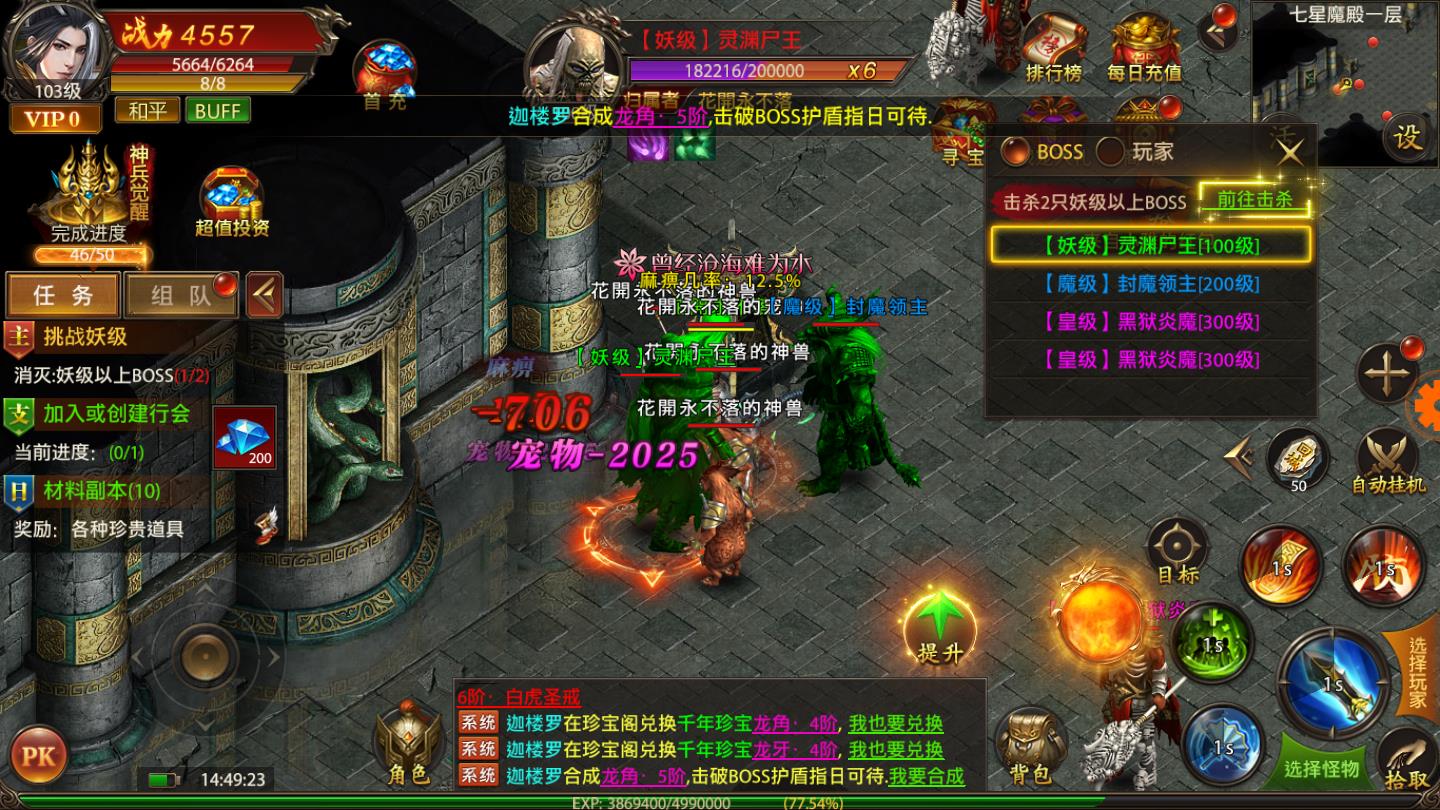Open the 排行榜 ranking board
The height and width of the screenshot is (810, 1440).
(x=1054, y=52)
